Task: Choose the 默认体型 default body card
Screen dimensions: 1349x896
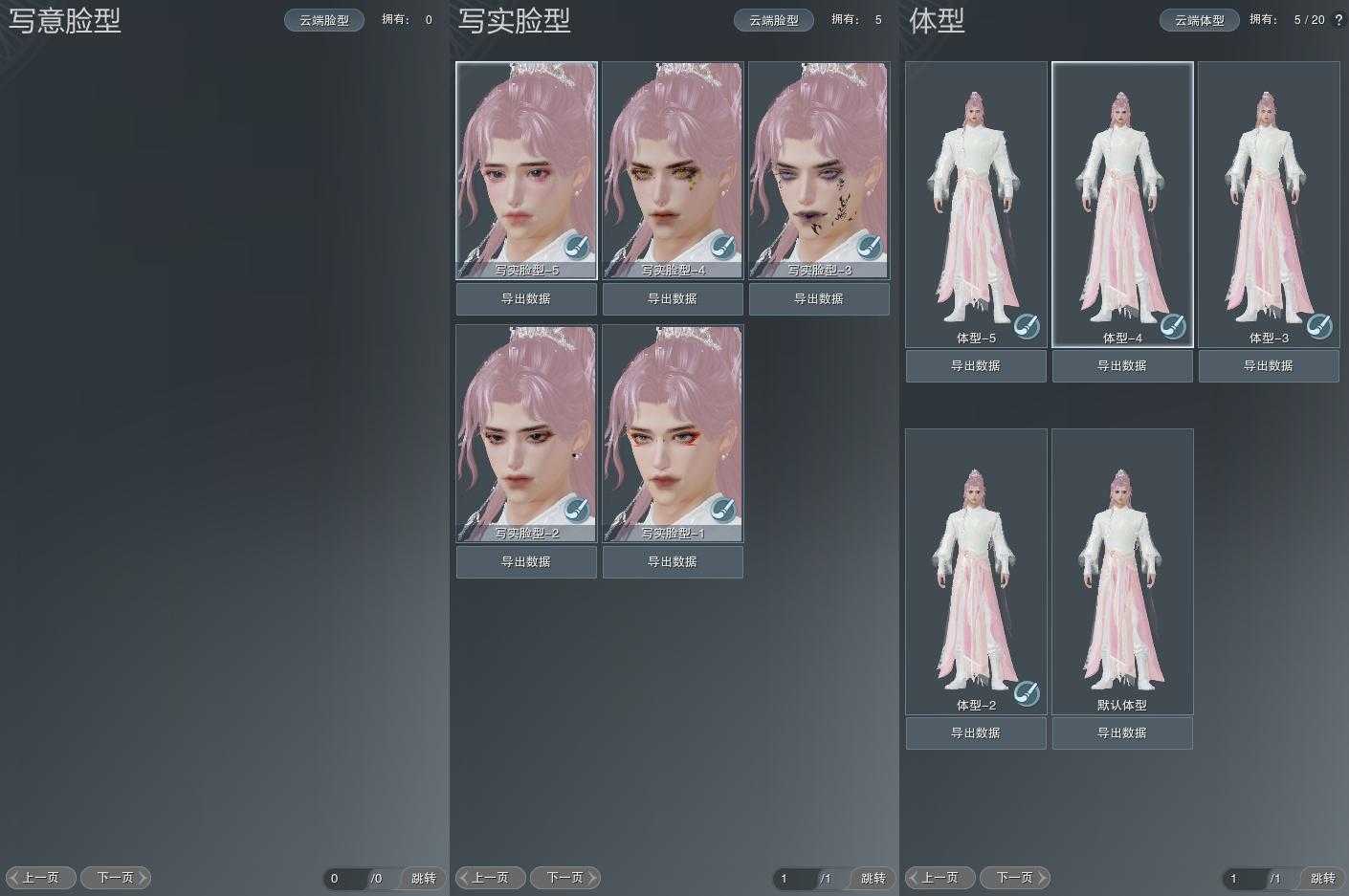Action: 1122,569
